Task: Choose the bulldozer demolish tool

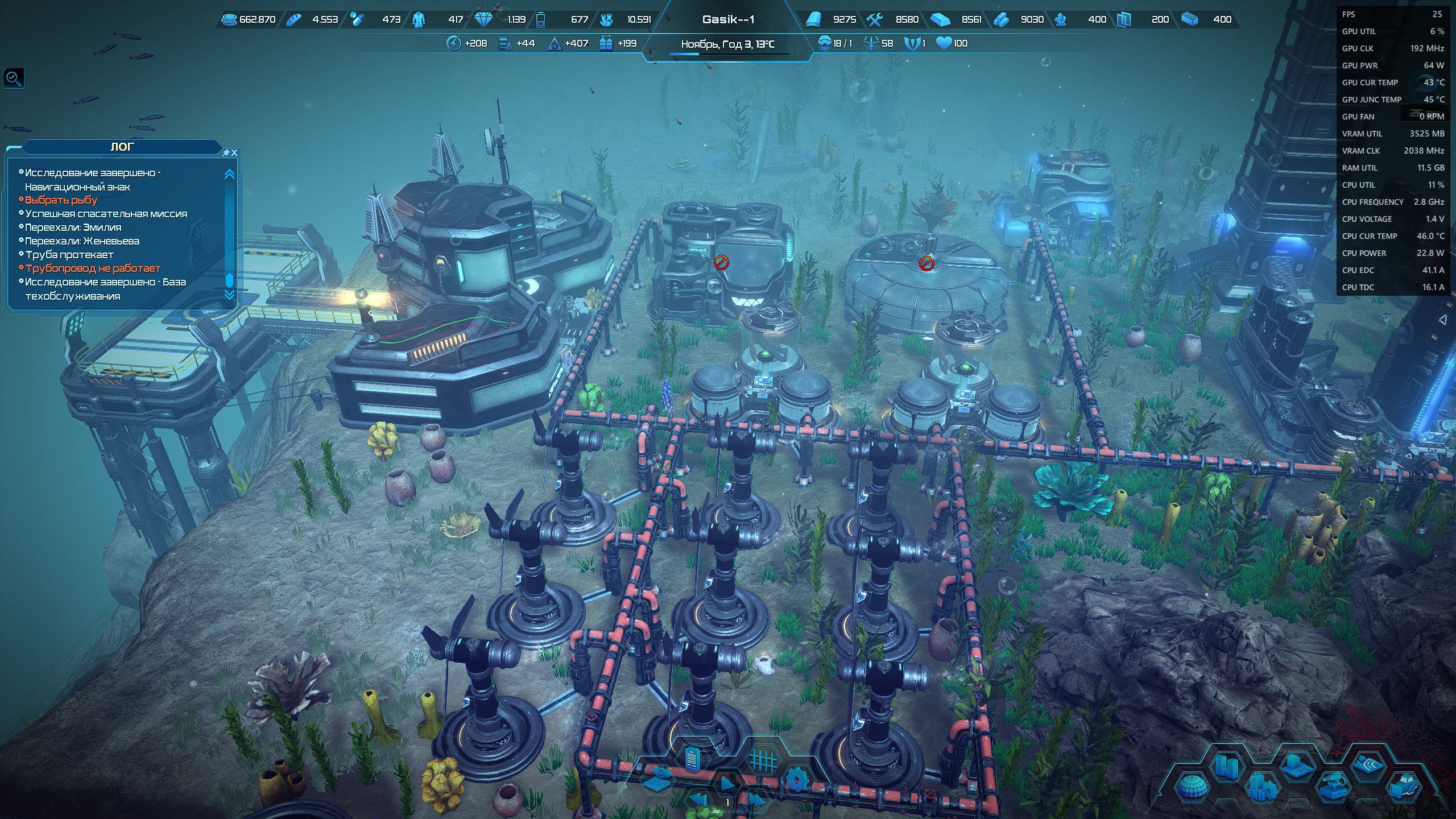Action: [1403, 788]
